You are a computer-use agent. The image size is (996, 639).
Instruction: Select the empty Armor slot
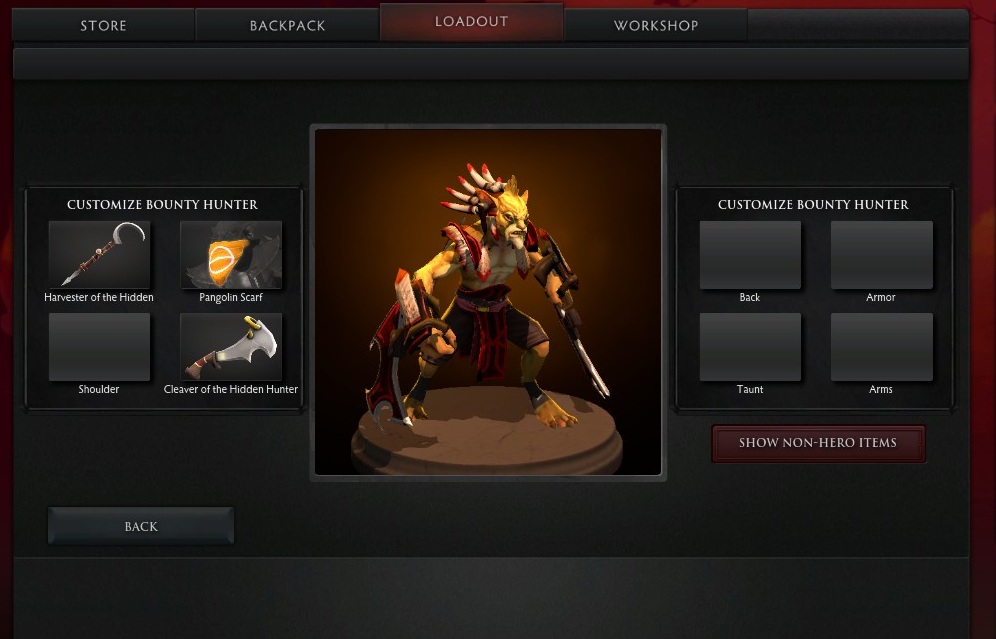(x=881, y=255)
